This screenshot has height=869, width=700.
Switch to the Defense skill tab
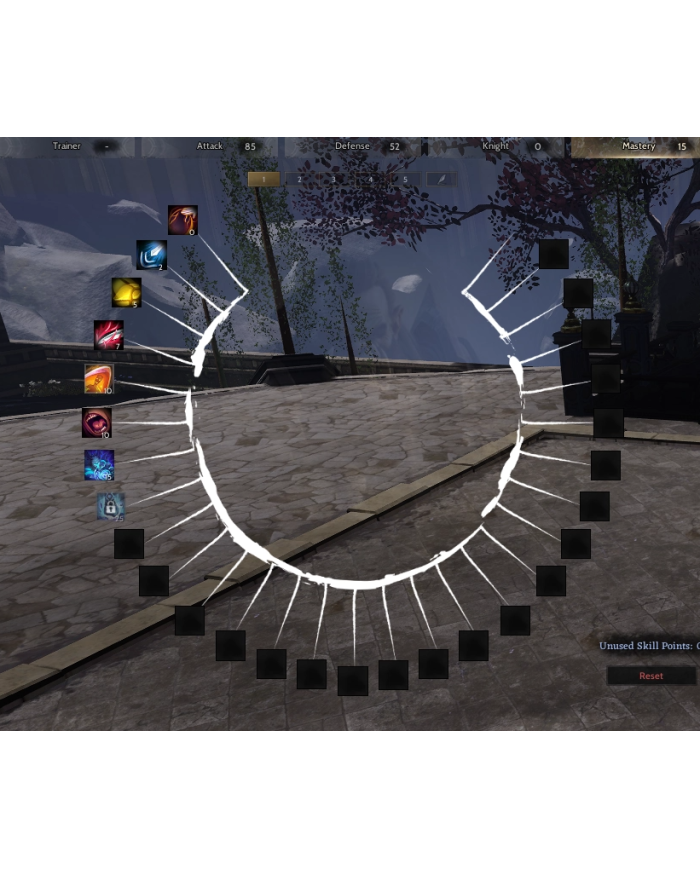point(352,146)
